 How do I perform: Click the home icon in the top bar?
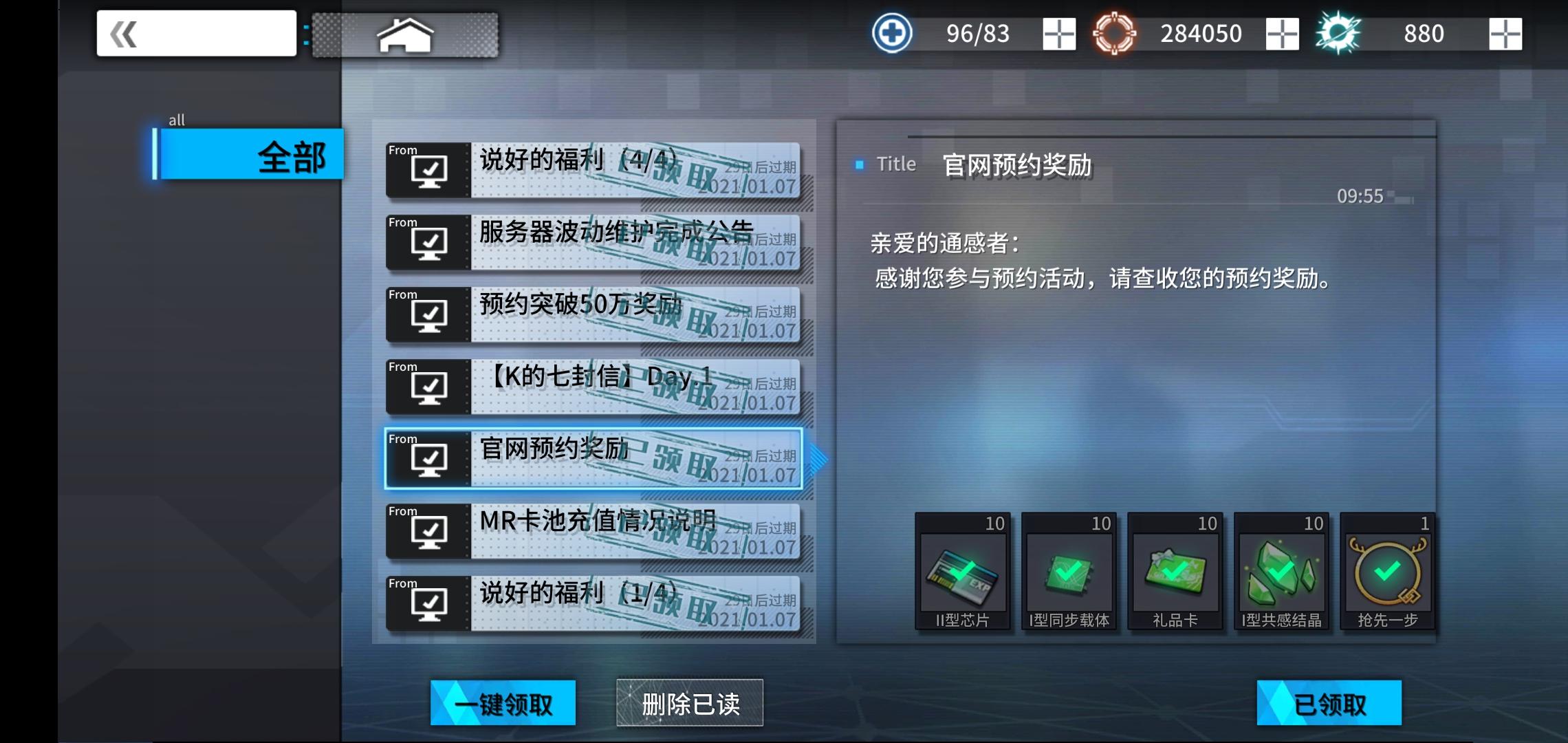(405, 33)
